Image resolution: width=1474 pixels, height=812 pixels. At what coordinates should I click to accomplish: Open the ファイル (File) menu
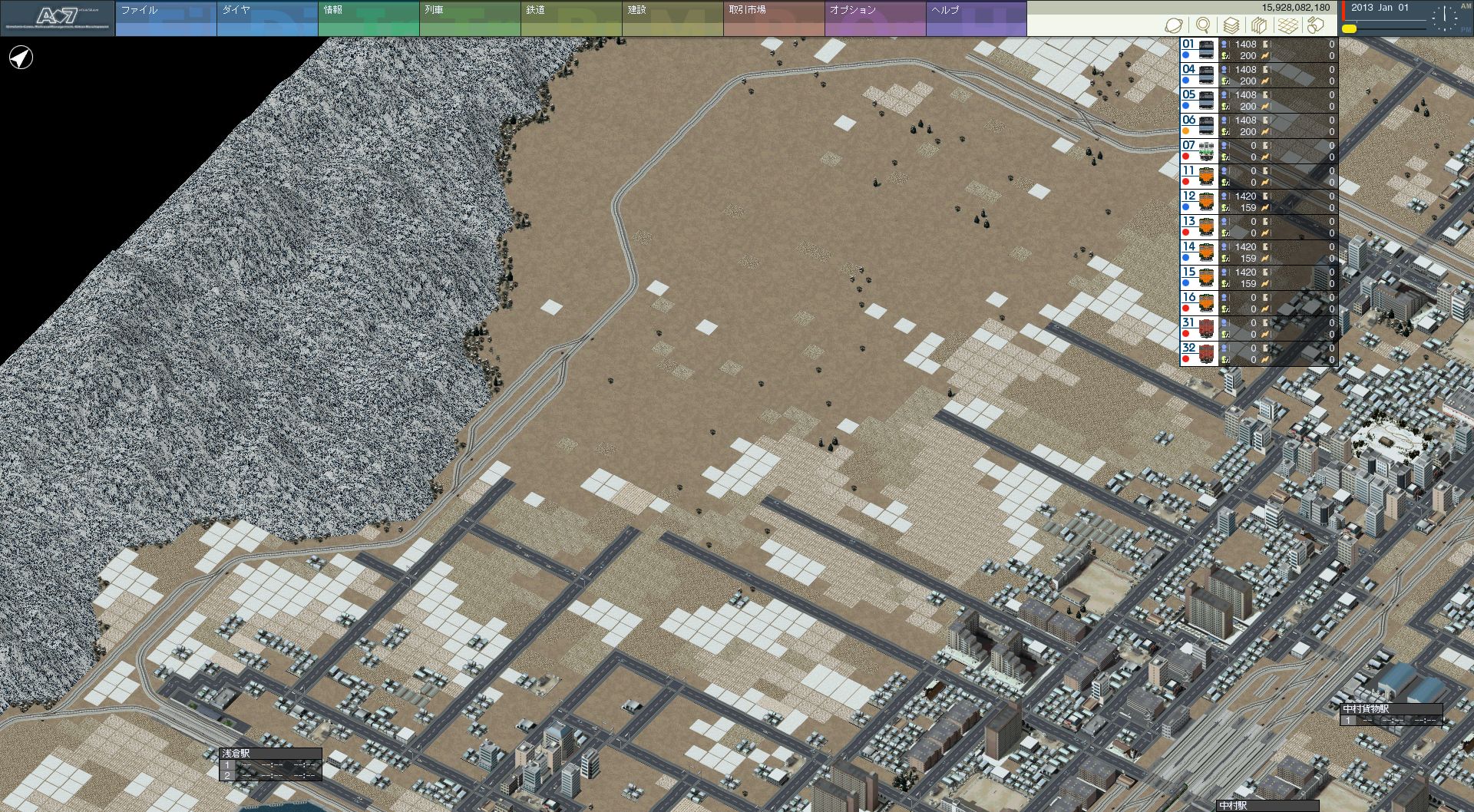(165, 18)
